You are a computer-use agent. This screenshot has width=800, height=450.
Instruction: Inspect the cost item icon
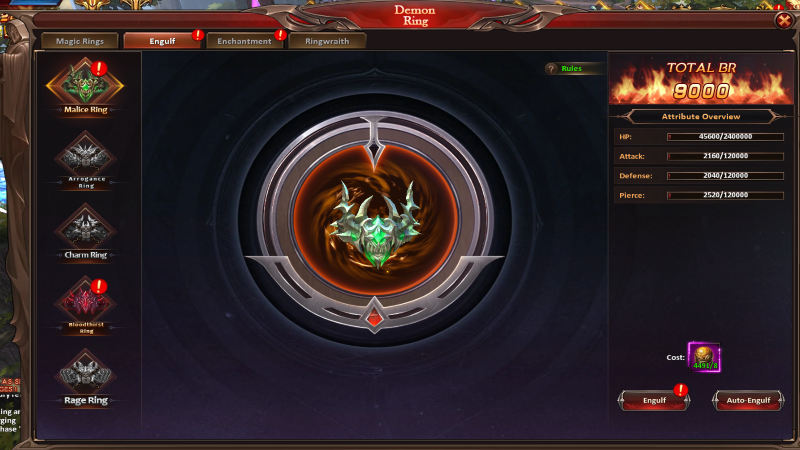(x=704, y=356)
